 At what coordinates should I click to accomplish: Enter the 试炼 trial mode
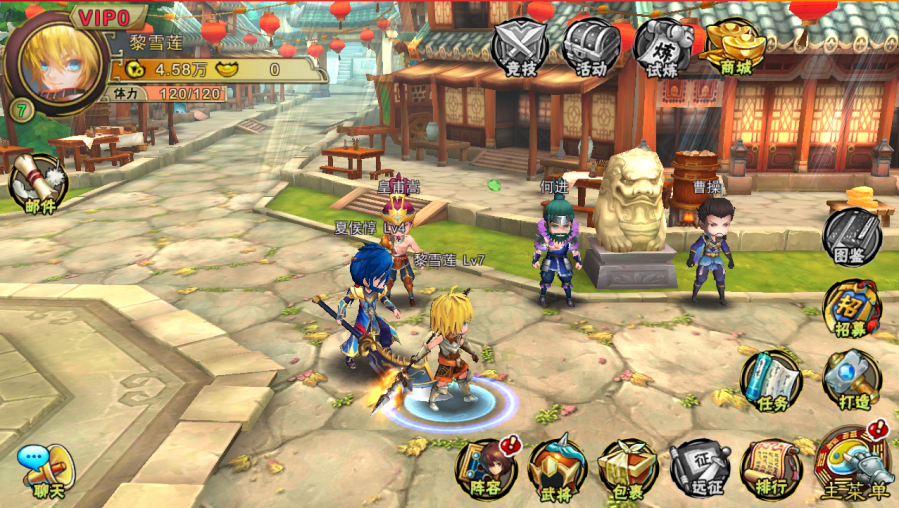pos(663,47)
